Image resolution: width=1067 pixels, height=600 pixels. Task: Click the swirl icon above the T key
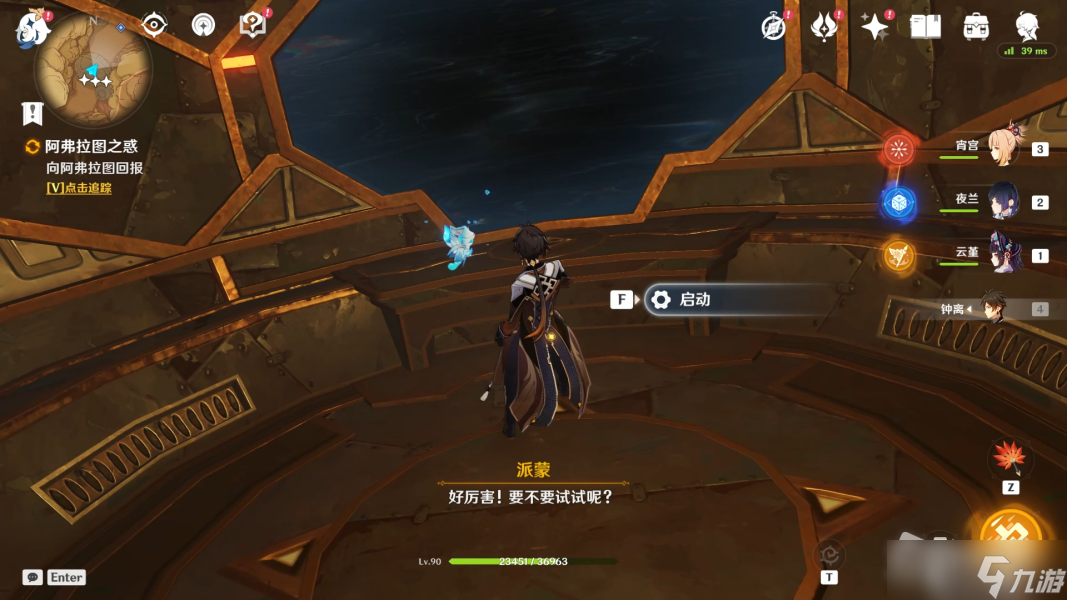829,555
